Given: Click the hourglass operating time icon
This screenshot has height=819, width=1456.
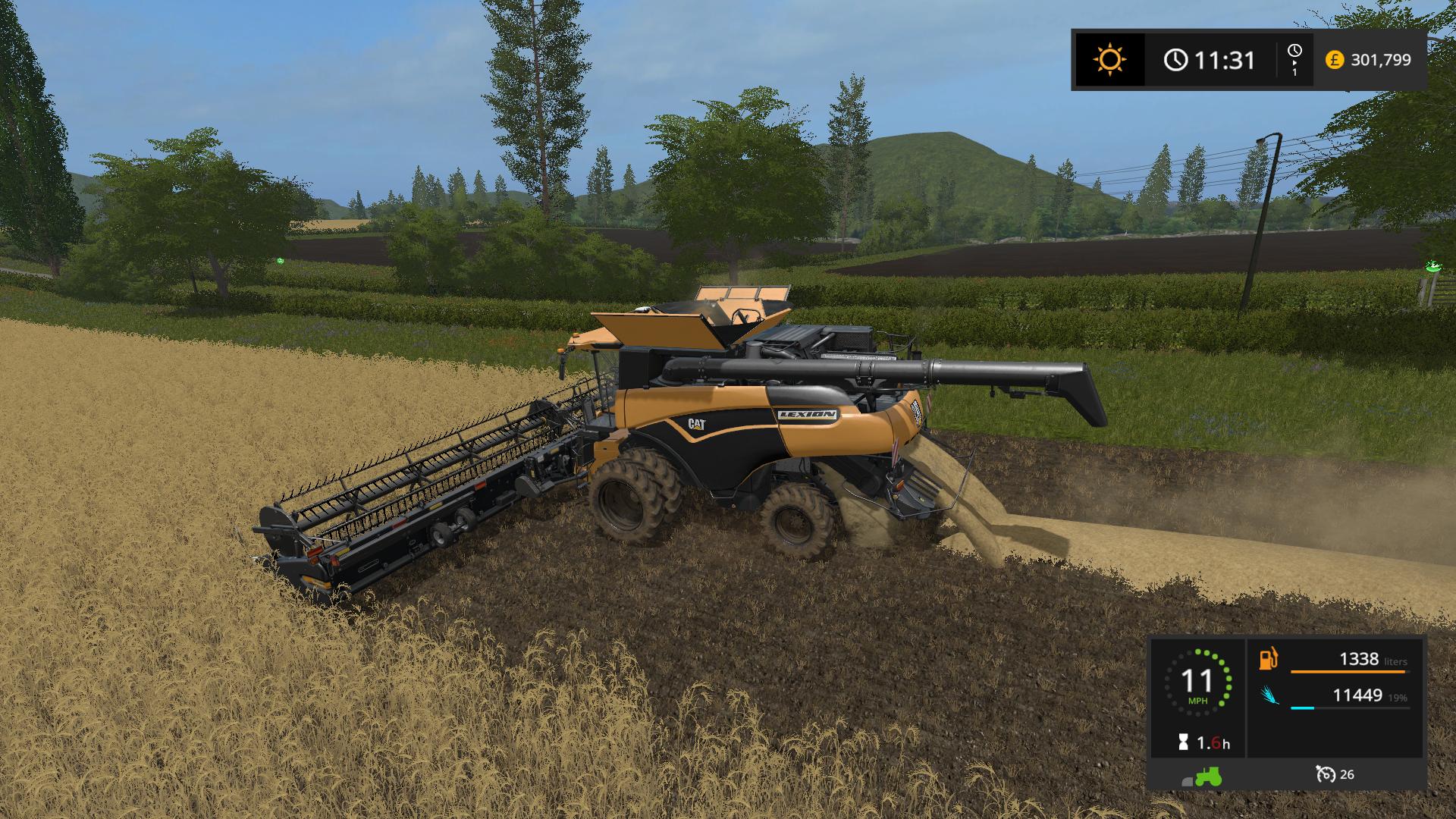Looking at the screenshot, I should [1183, 741].
